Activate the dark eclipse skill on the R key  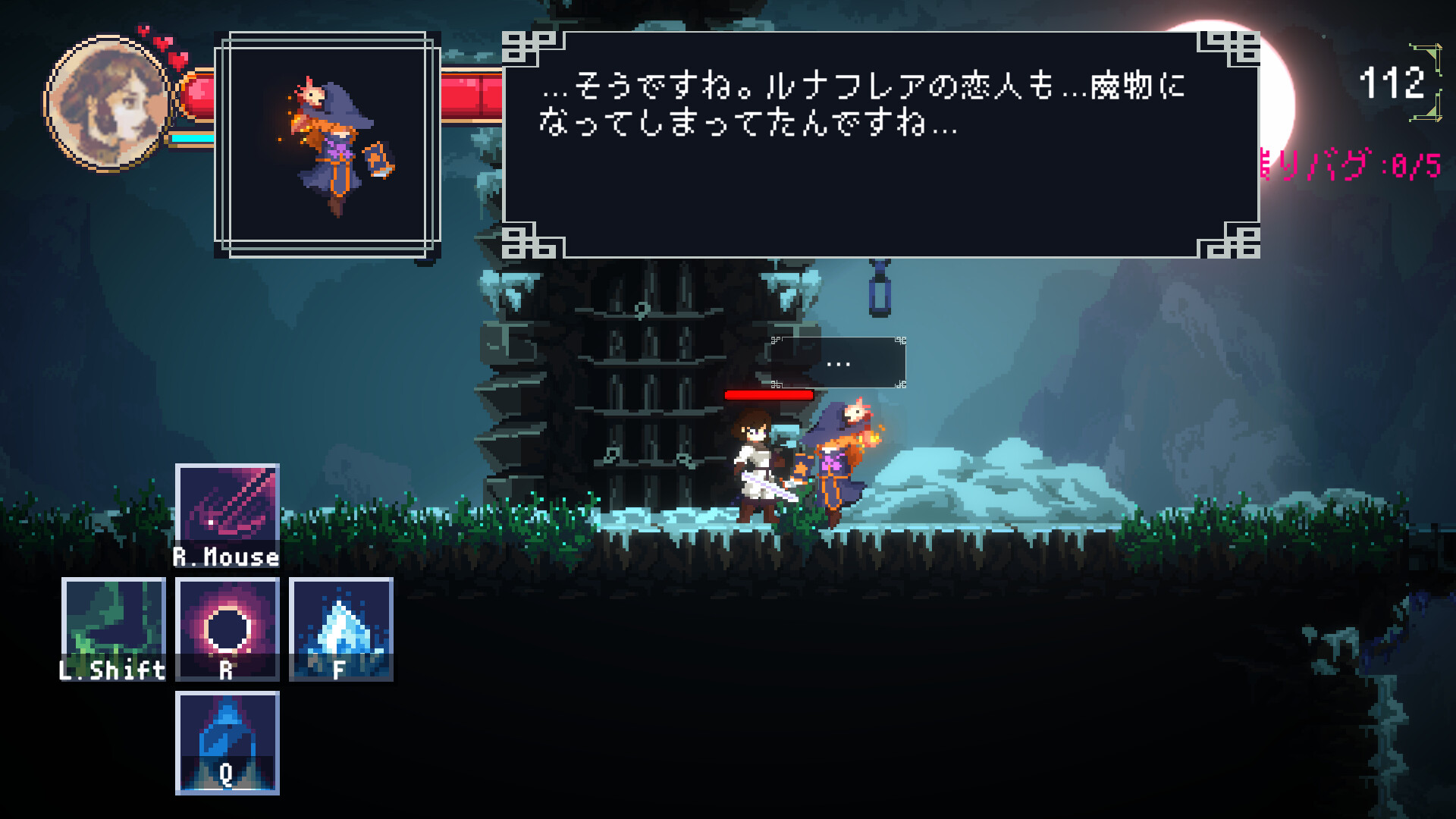pyautogui.click(x=226, y=629)
